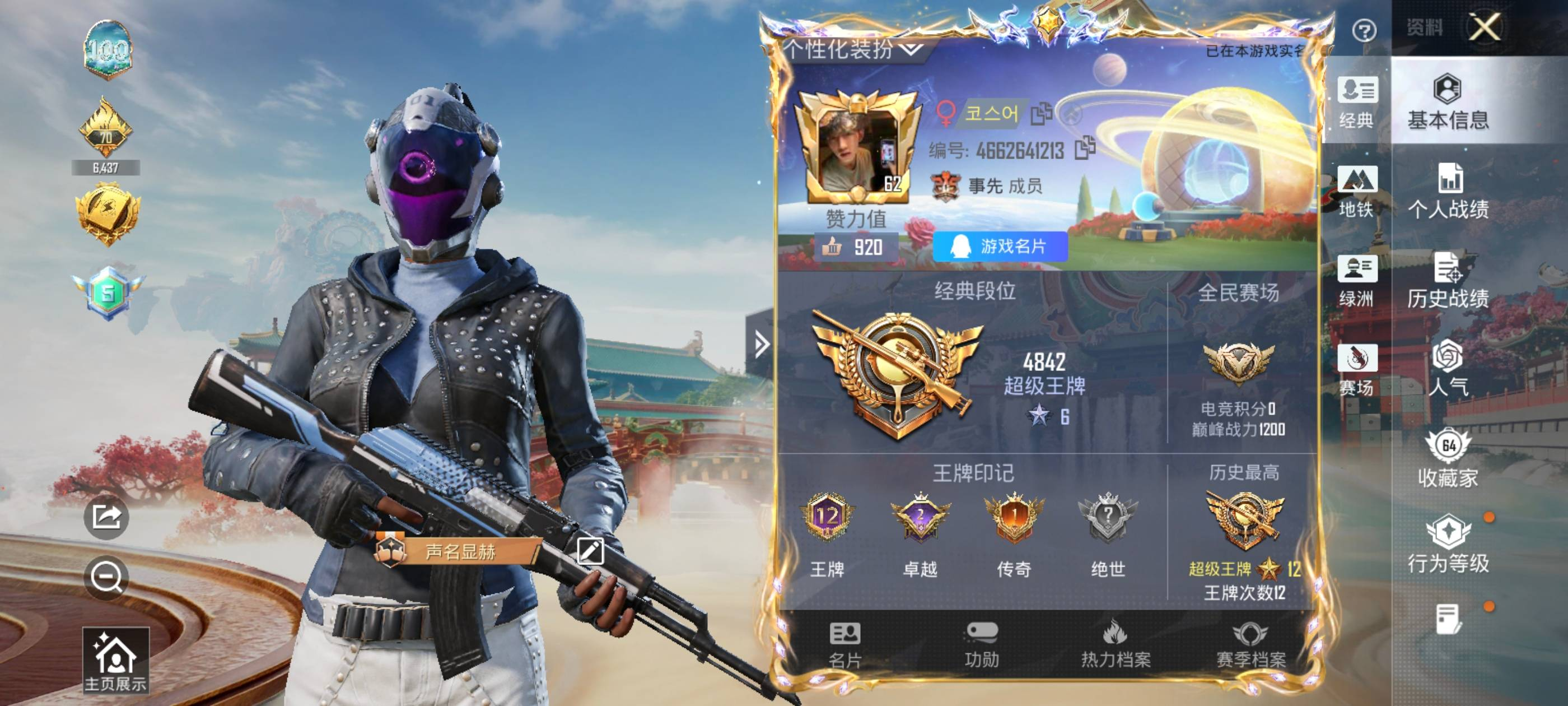Open the help question mark icon
1568x706 pixels.
click(1364, 30)
